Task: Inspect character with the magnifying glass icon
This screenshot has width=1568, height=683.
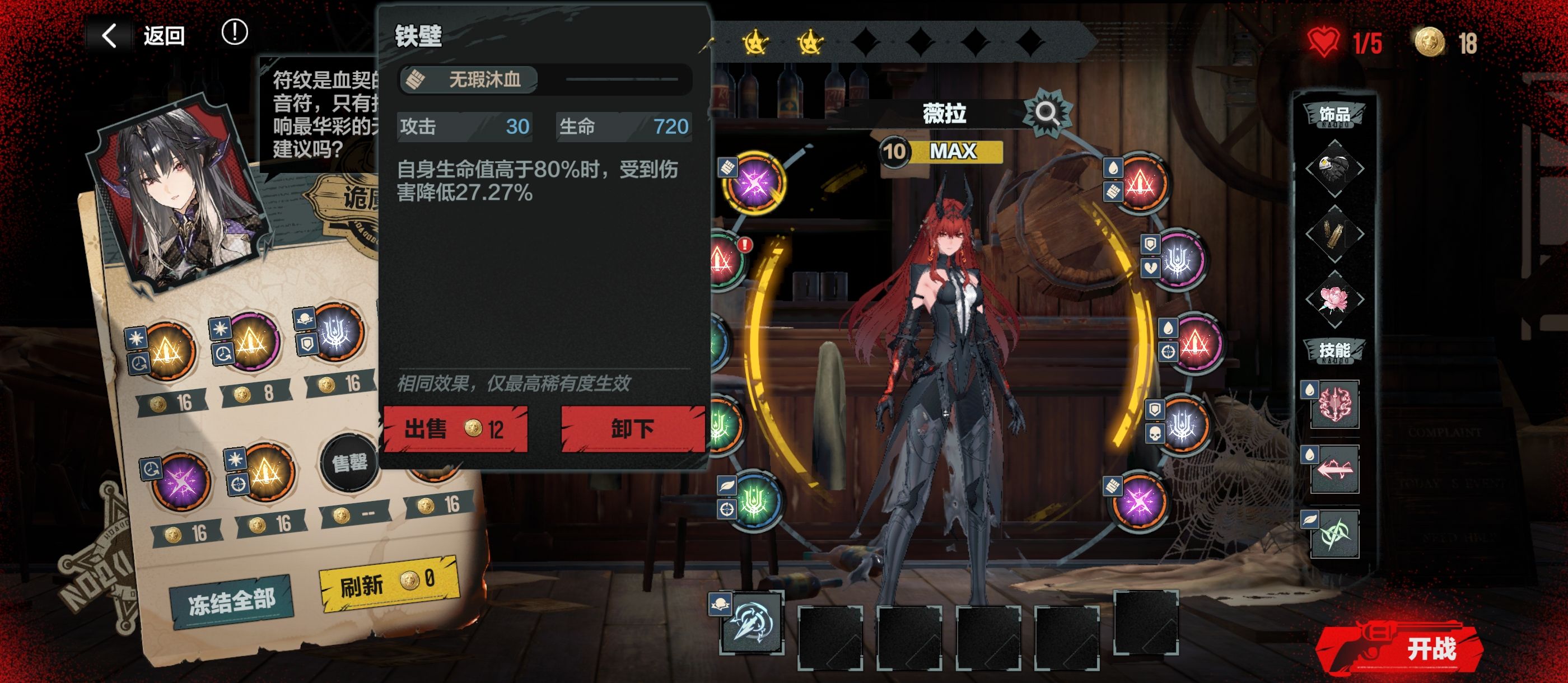Action: click(1046, 113)
